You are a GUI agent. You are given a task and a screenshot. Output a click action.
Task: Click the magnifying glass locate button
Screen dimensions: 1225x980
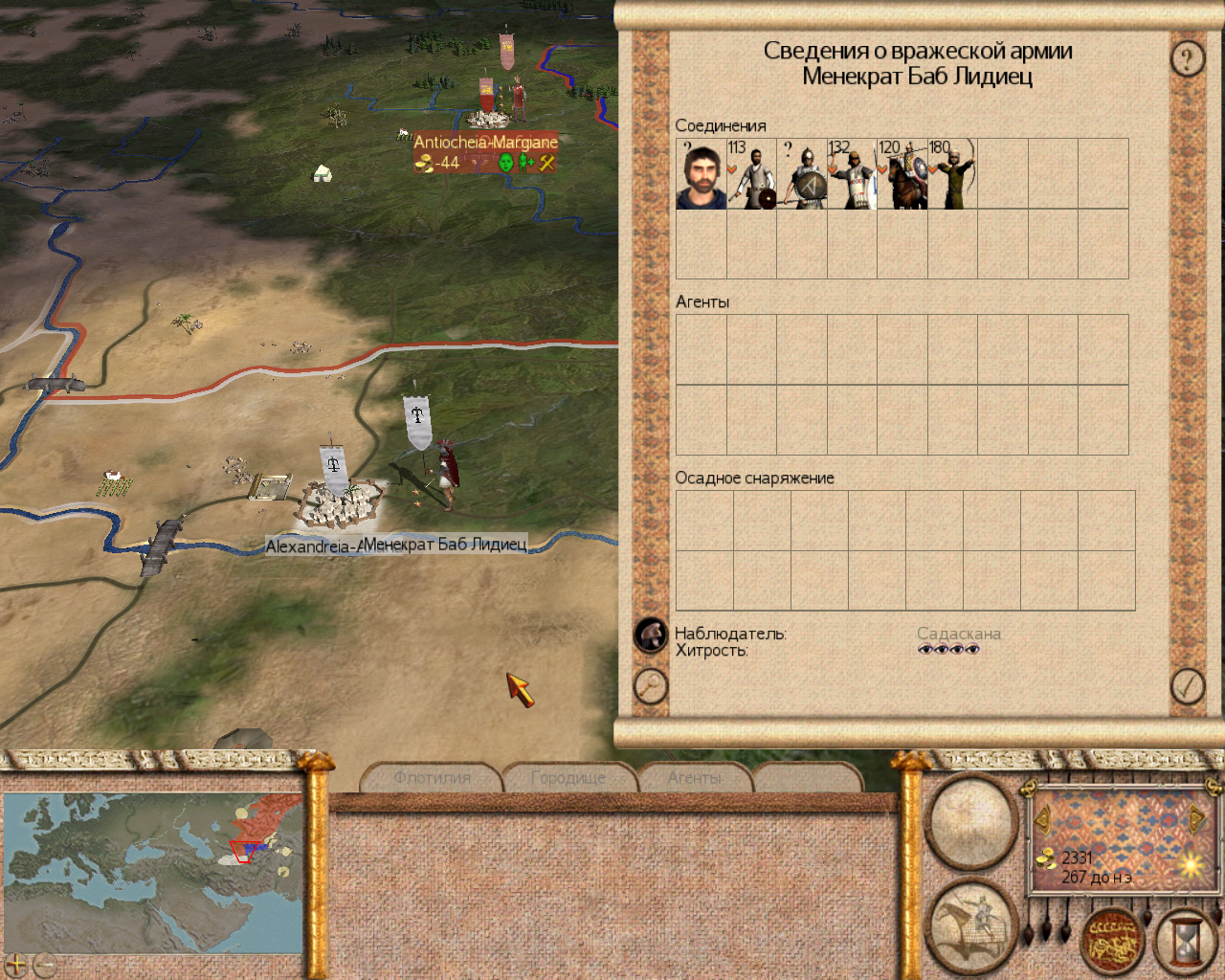pos(651,686)
